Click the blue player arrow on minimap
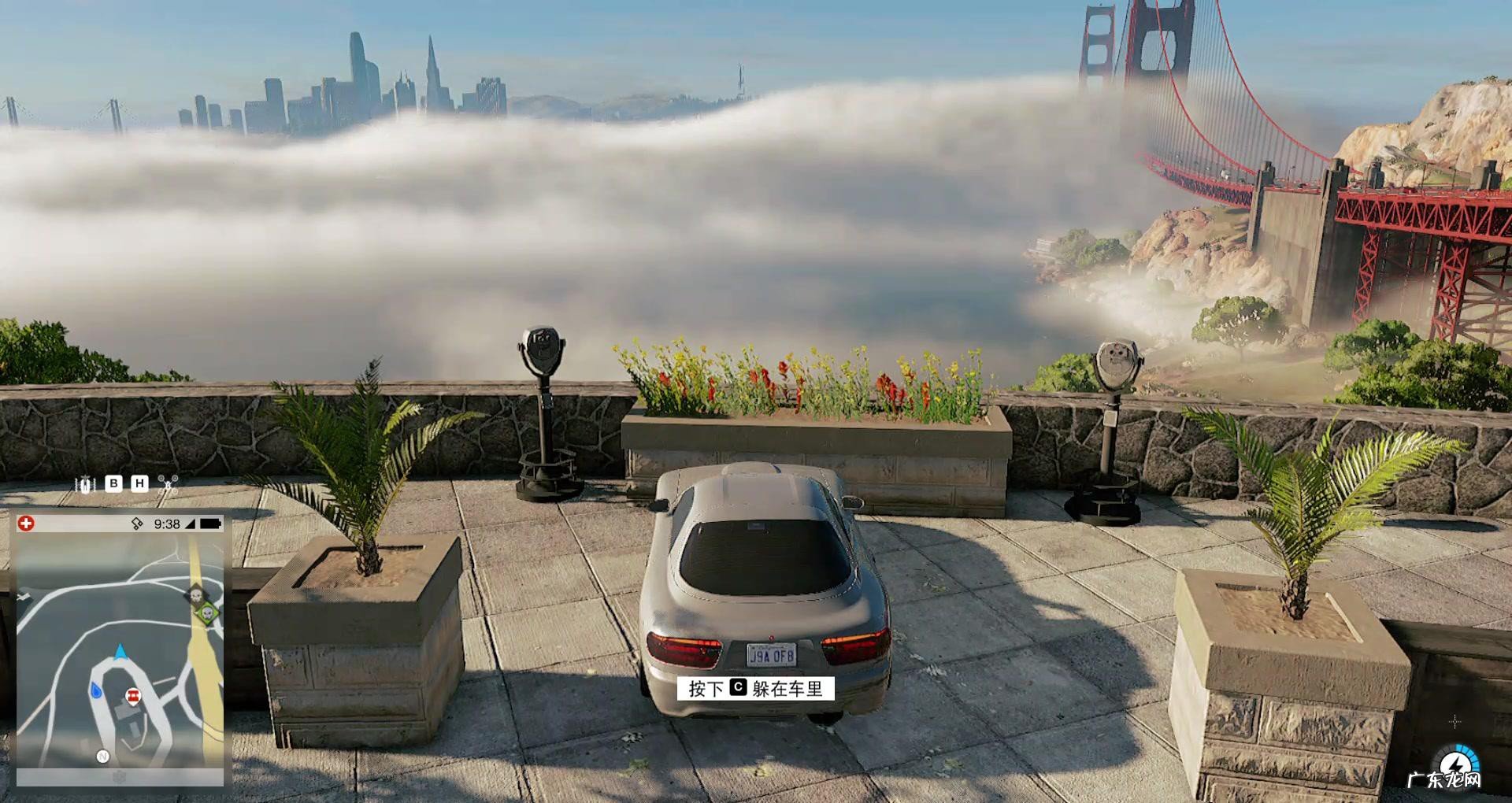The width and height of the screenshot is (1512, 803). [x=120, y=651]
